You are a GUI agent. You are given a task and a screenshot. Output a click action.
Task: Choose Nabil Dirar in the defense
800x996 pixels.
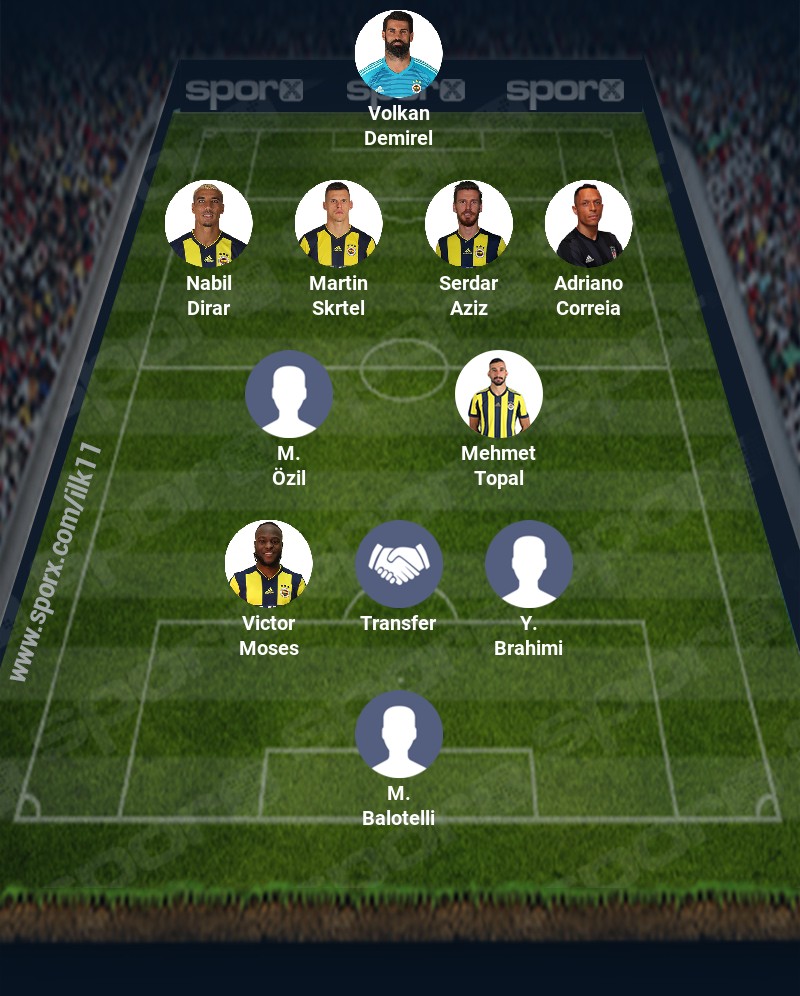coord(208,224)
